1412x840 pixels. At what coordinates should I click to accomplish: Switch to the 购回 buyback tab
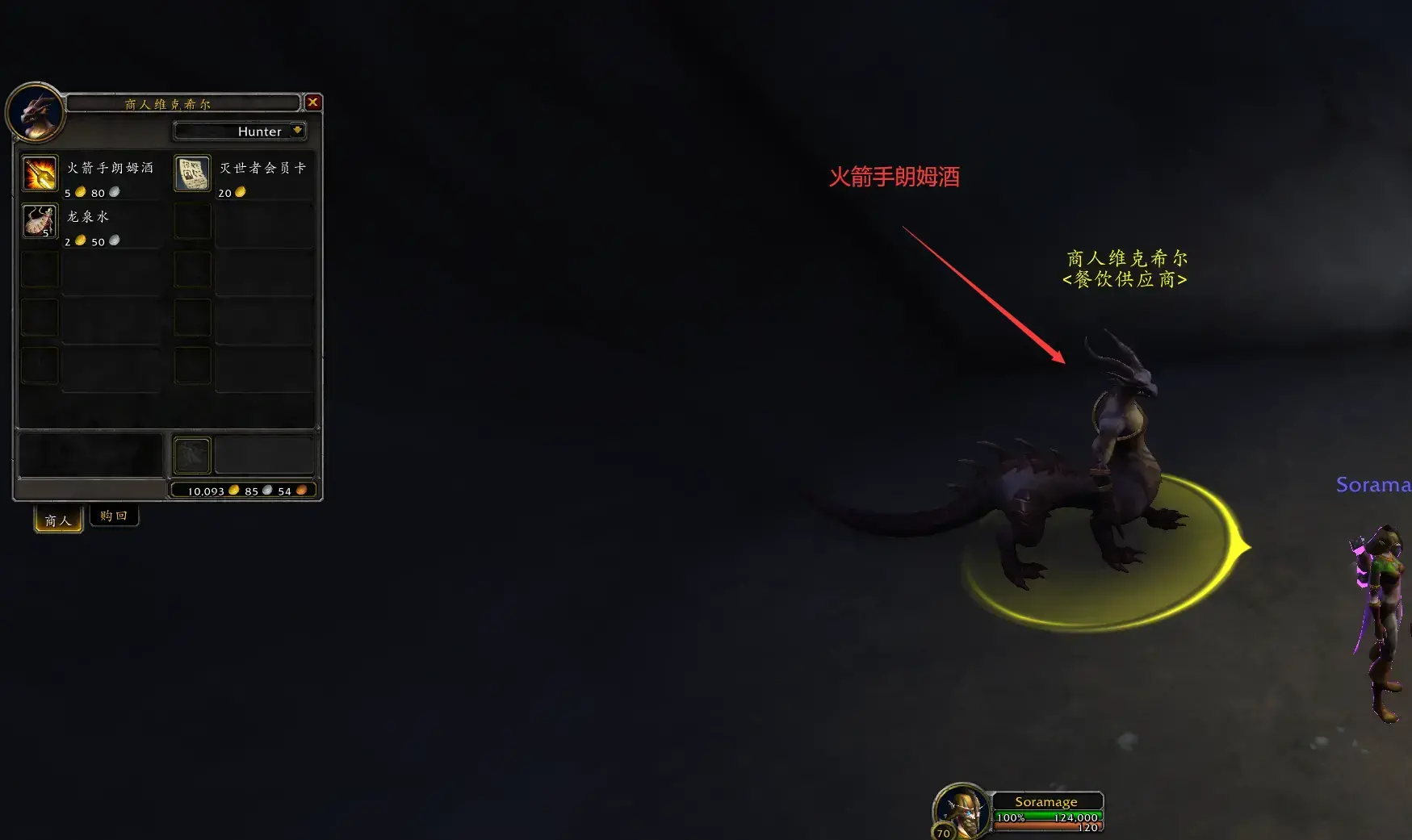pyautogui.click(x=114, y=516)
